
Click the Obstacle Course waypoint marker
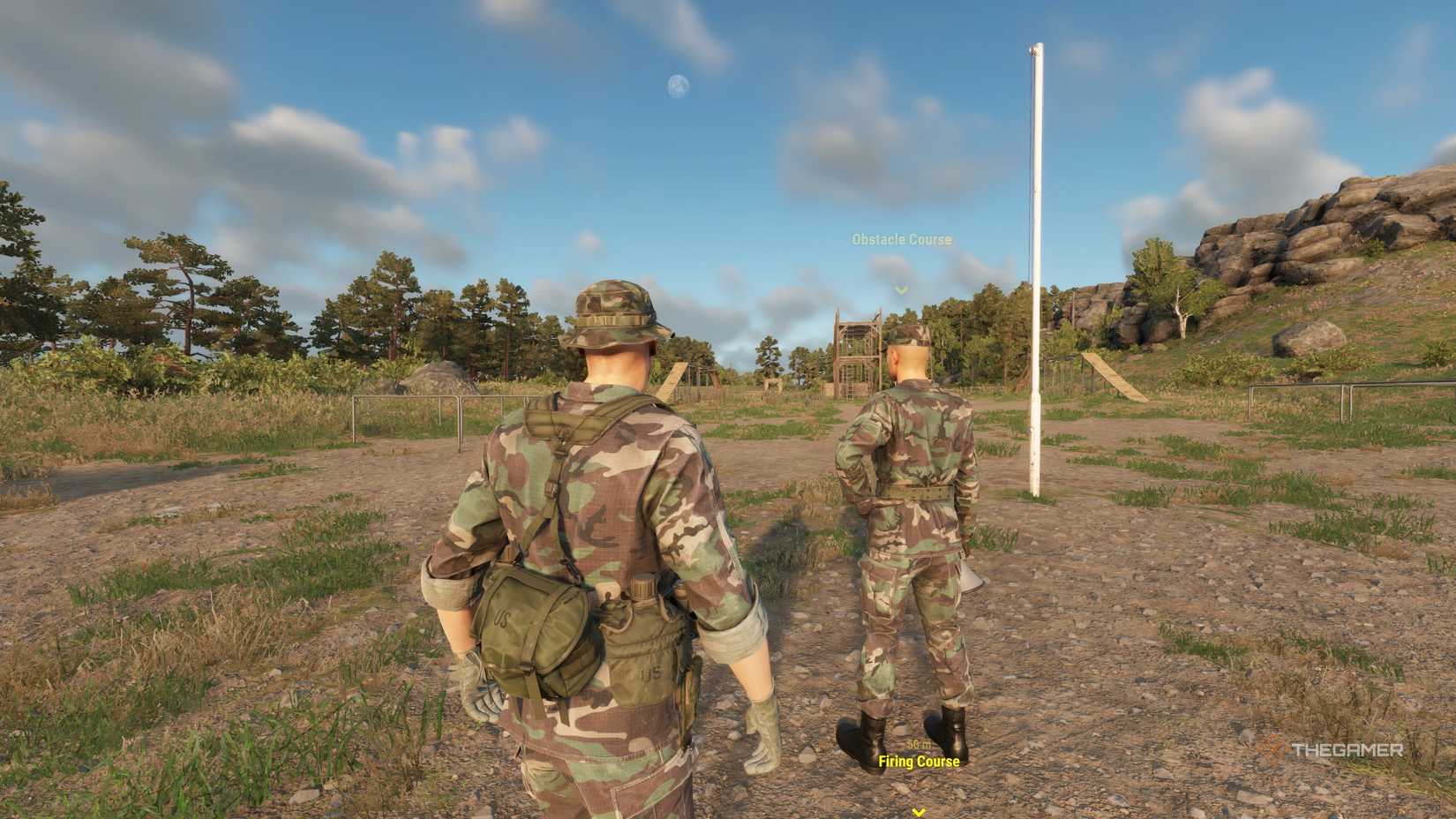(900, 238)
